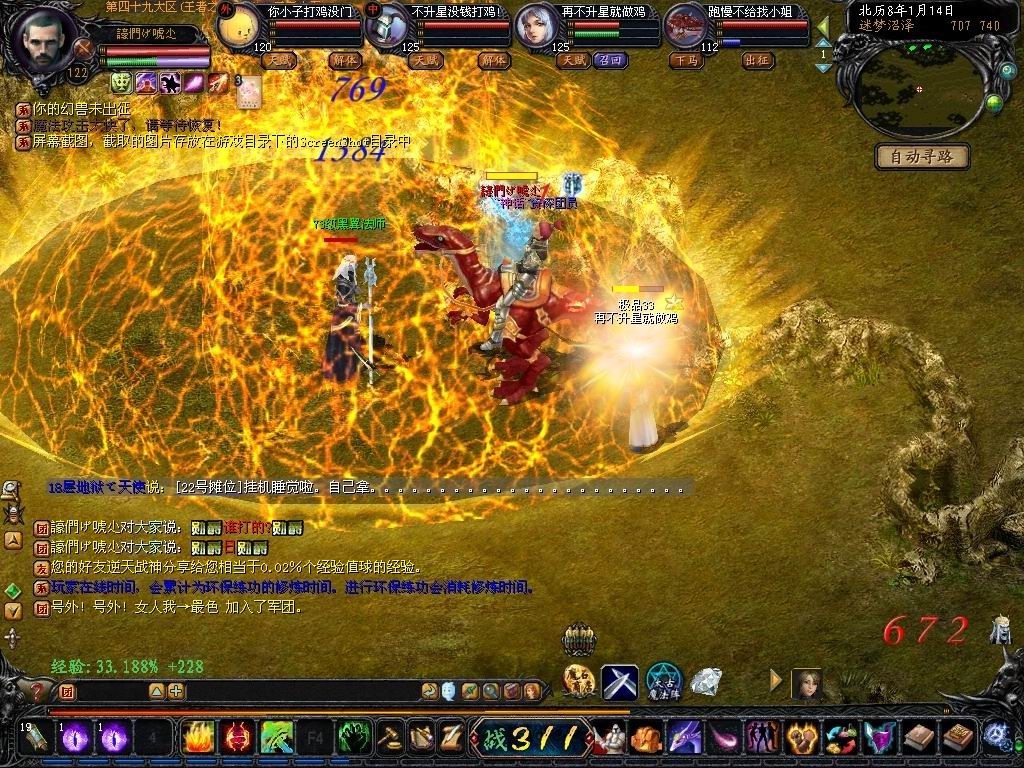Screen dimensions: 1024x768
Task: Open the gear settings icon
Action: point(995,735)
